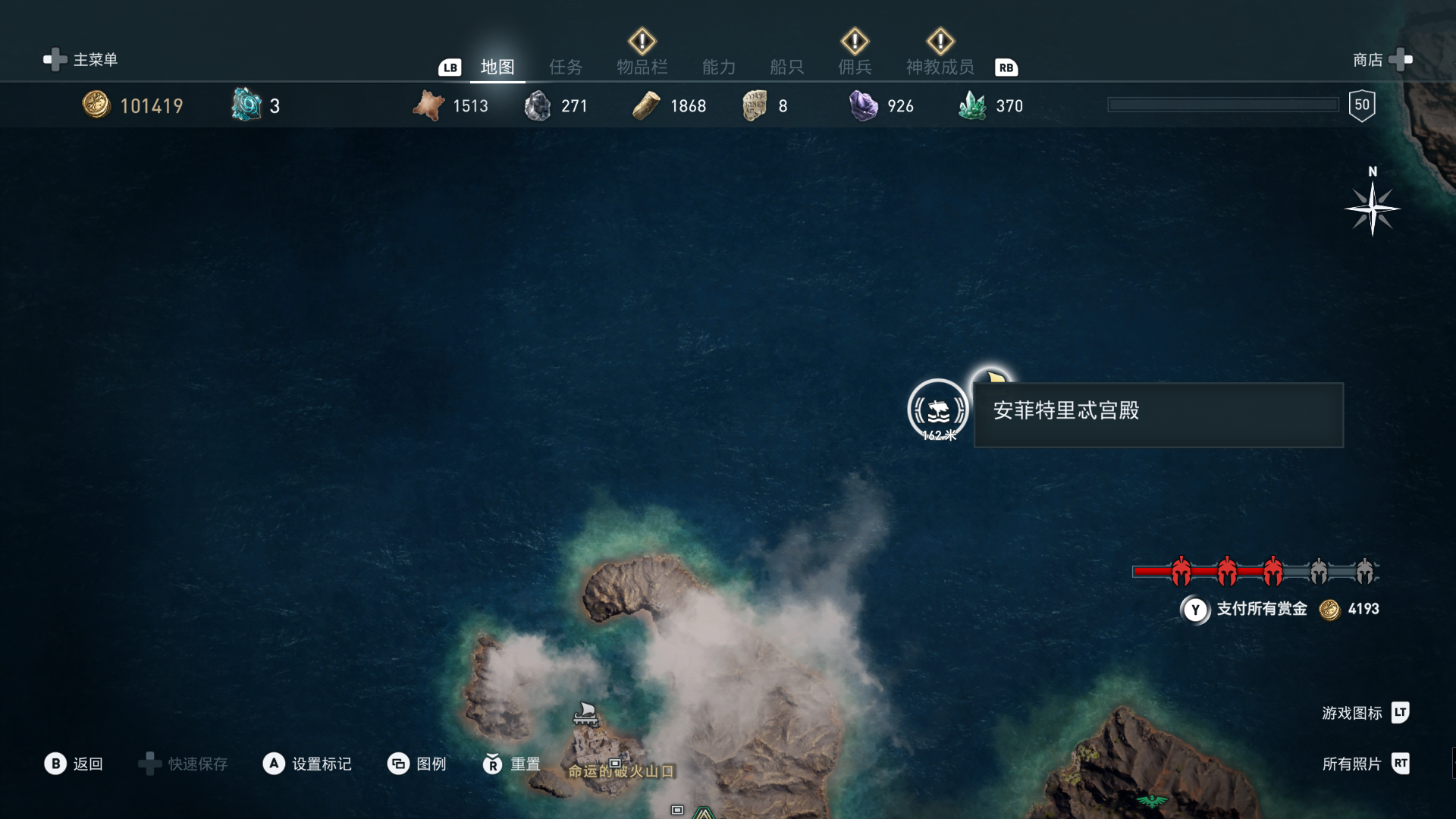
Task: Open the 神教成员 cultists tab
Action: coord(940,67)
